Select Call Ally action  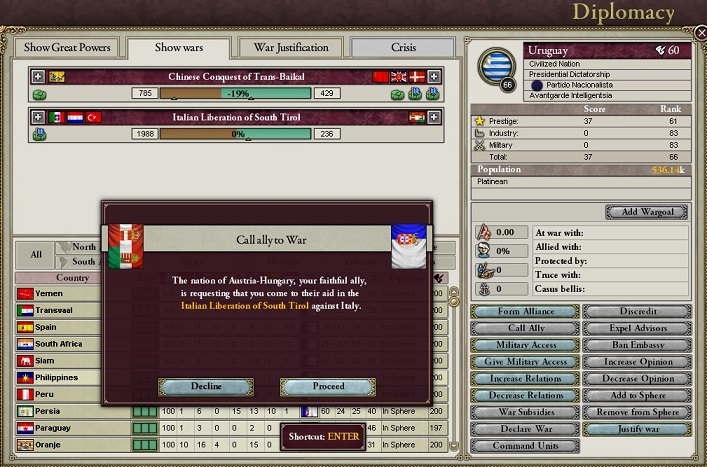coord(526,328)
